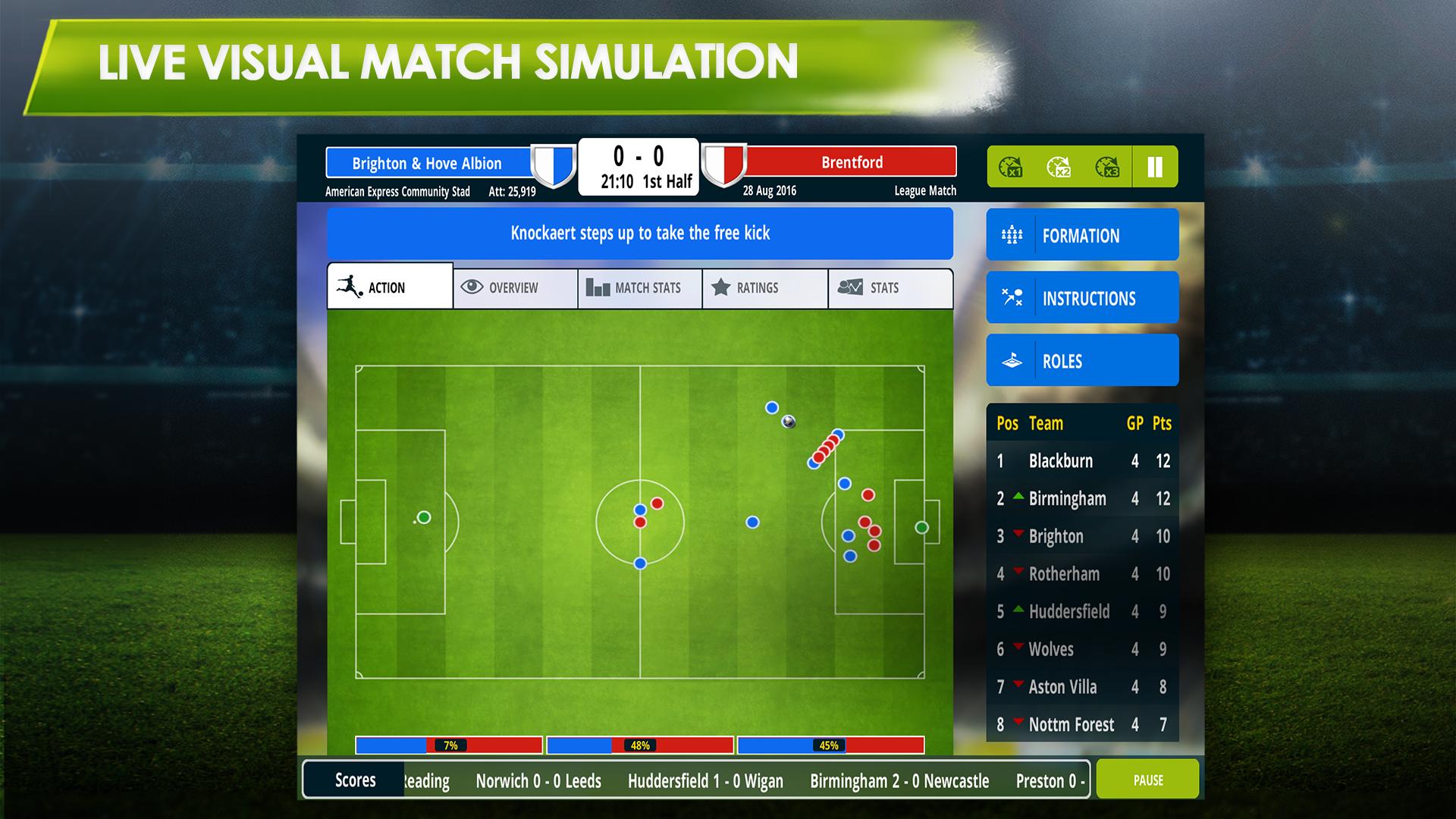Click the Roles corner-flag icon
Viewport: 1456px width, 819px height.
coord(1011,361)
